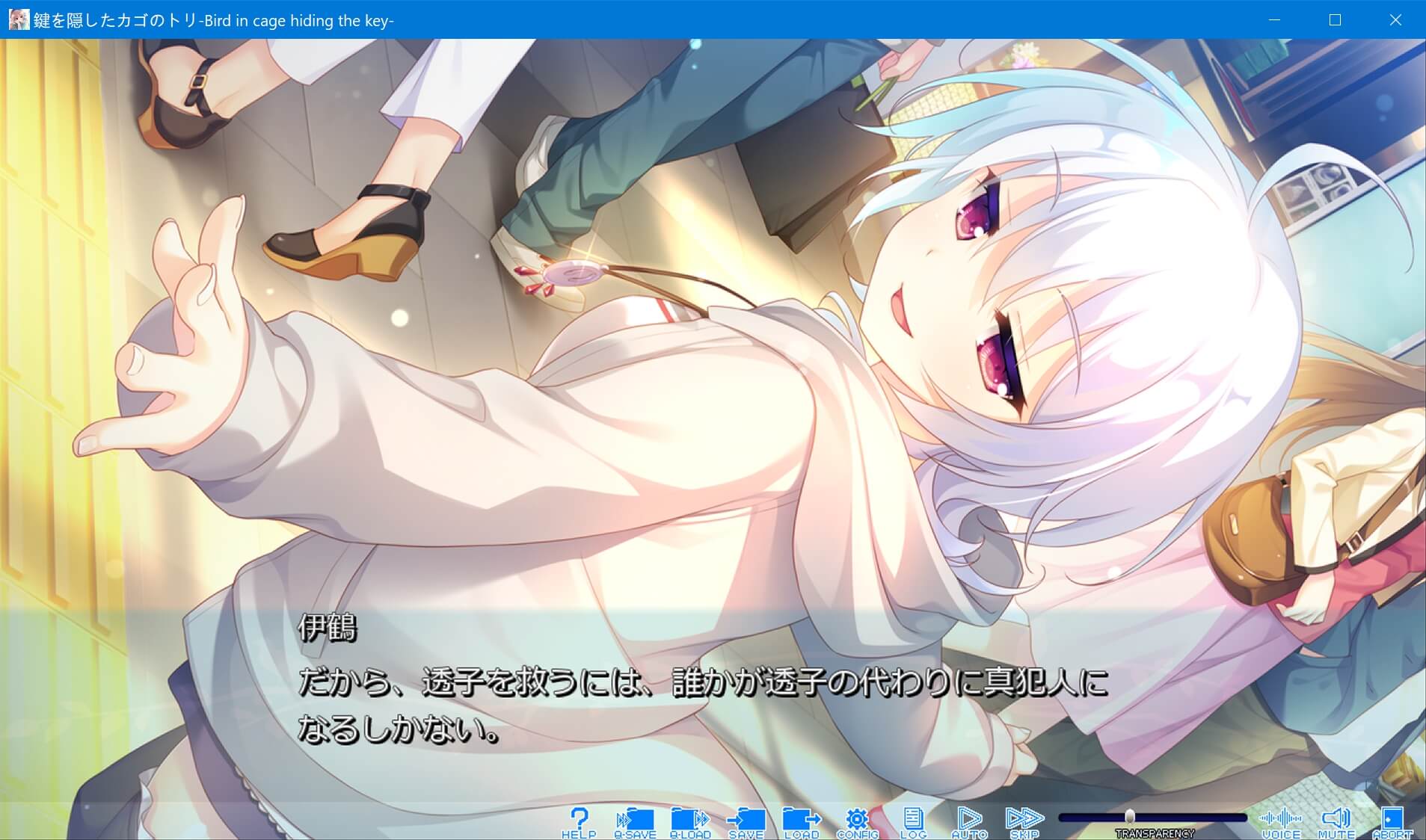Open the CONFIG settings

[x=858, y=820]
